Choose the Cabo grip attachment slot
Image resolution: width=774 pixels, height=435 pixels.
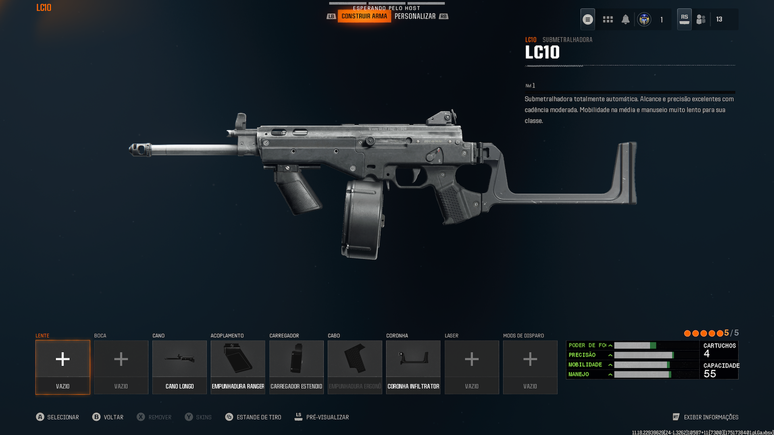click(x=355, y=366)
